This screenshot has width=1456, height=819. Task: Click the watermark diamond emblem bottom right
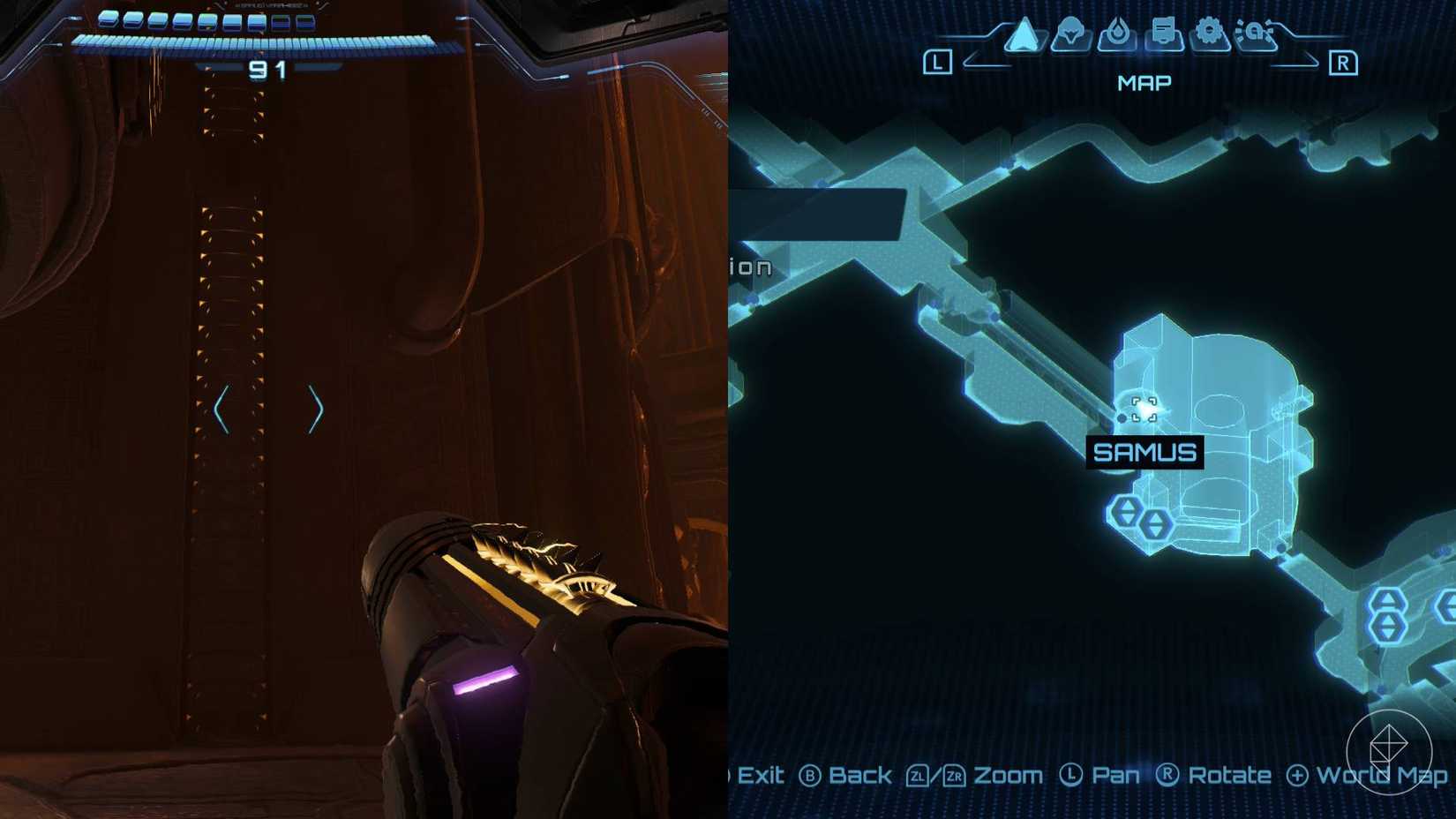1390,752
